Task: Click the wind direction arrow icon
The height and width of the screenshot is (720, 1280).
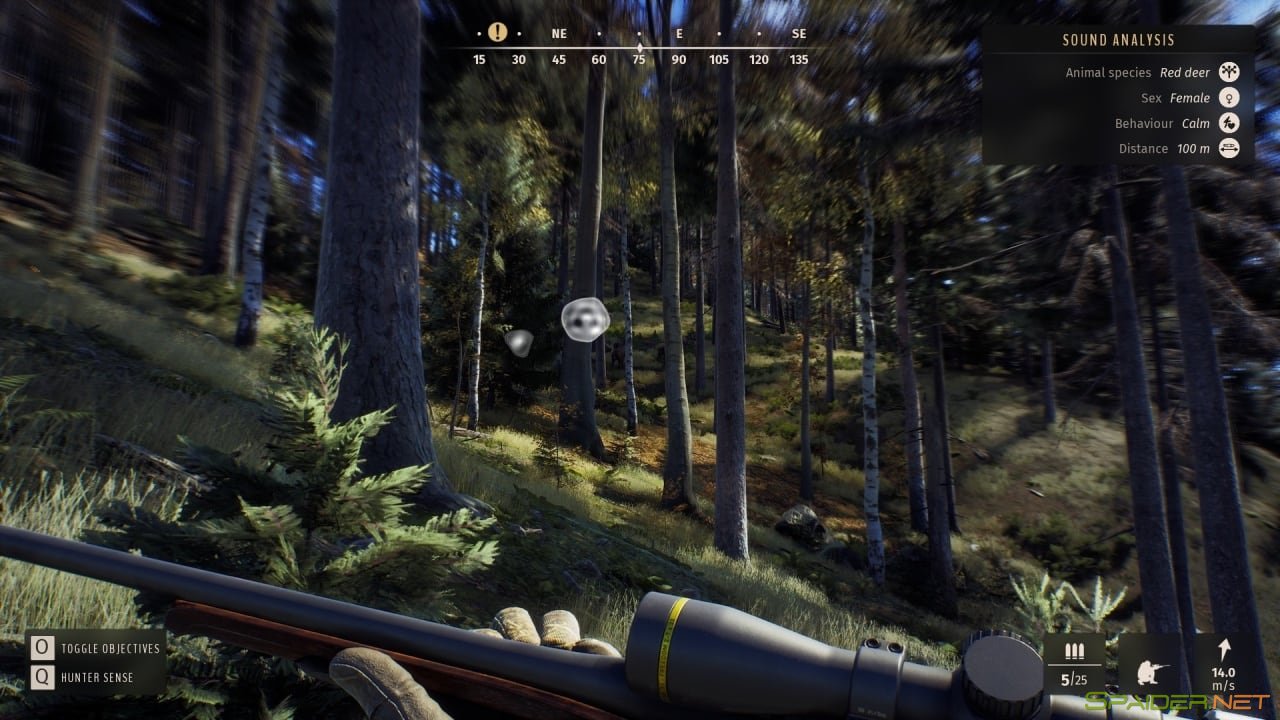Action: tap(1227, 650)
